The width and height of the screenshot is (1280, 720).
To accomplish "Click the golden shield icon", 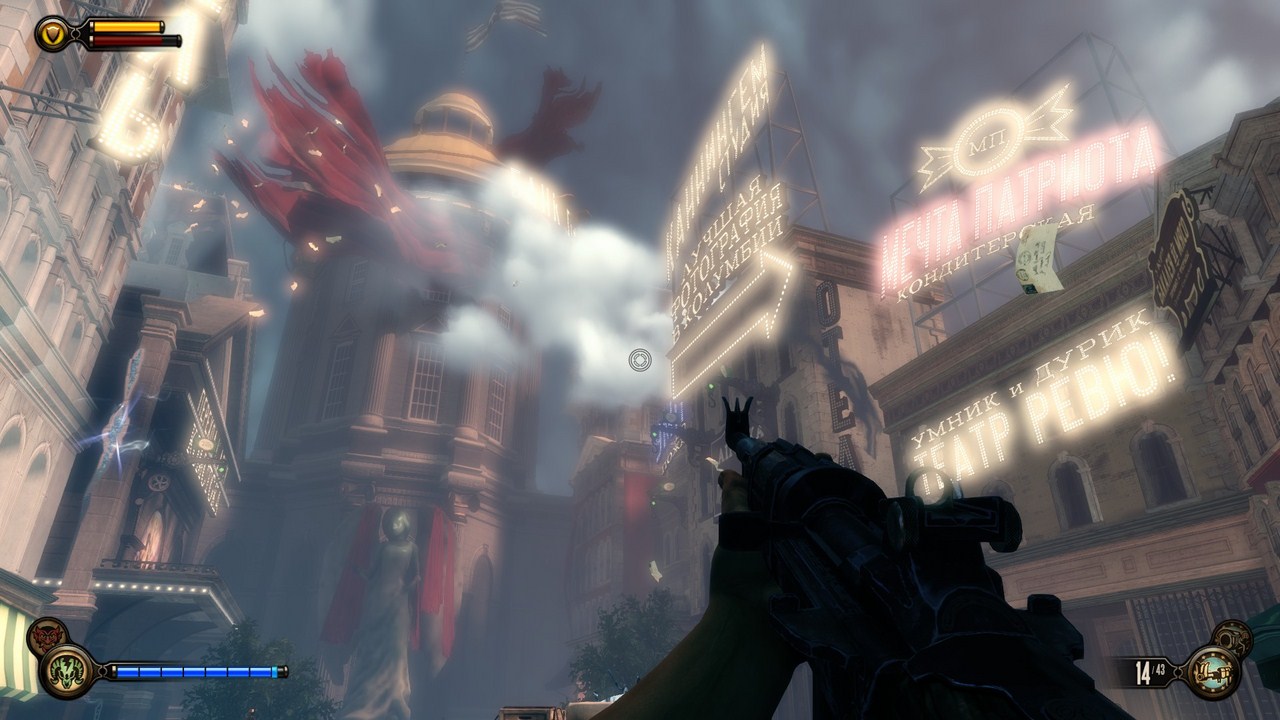I will pyautogui.click(x=51, y=34).
